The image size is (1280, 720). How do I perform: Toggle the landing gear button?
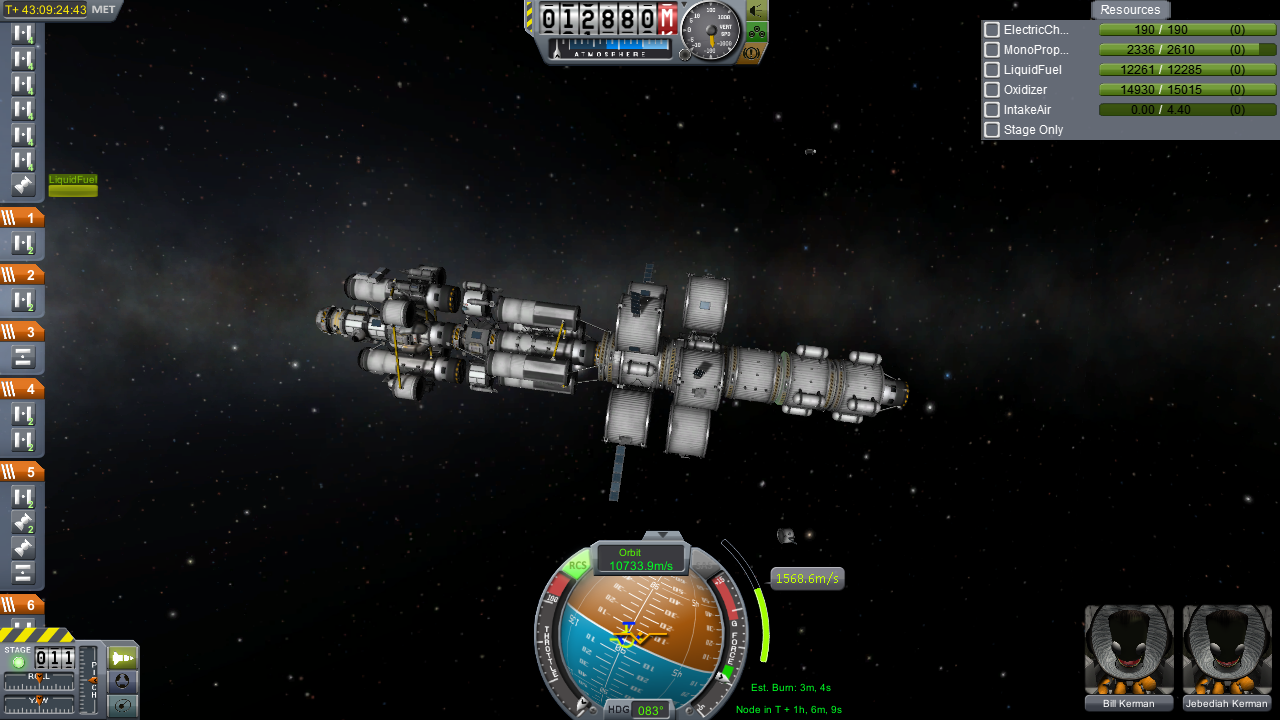click(x=755, y=31)
